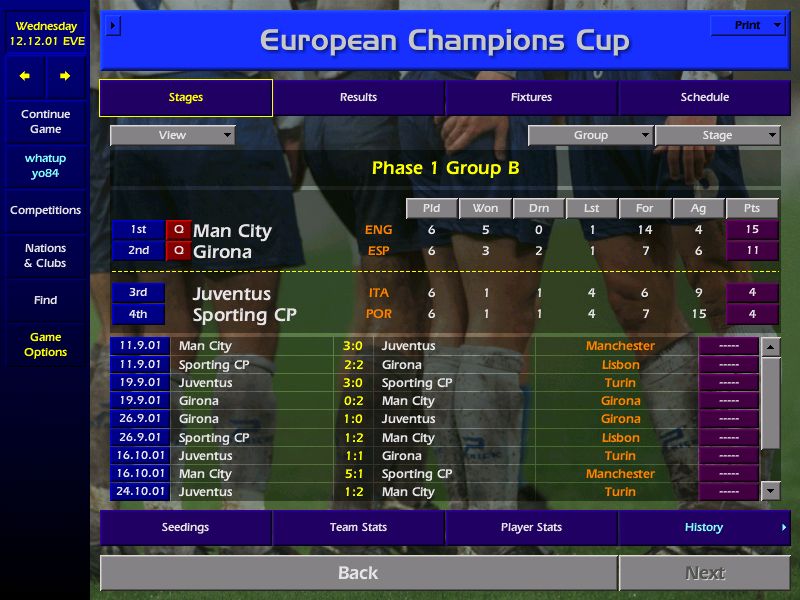Image resolution: width=800 pixels, height=600 pixels.
Task: Open the Fixtures tab
Action: [x=531, y=97]
